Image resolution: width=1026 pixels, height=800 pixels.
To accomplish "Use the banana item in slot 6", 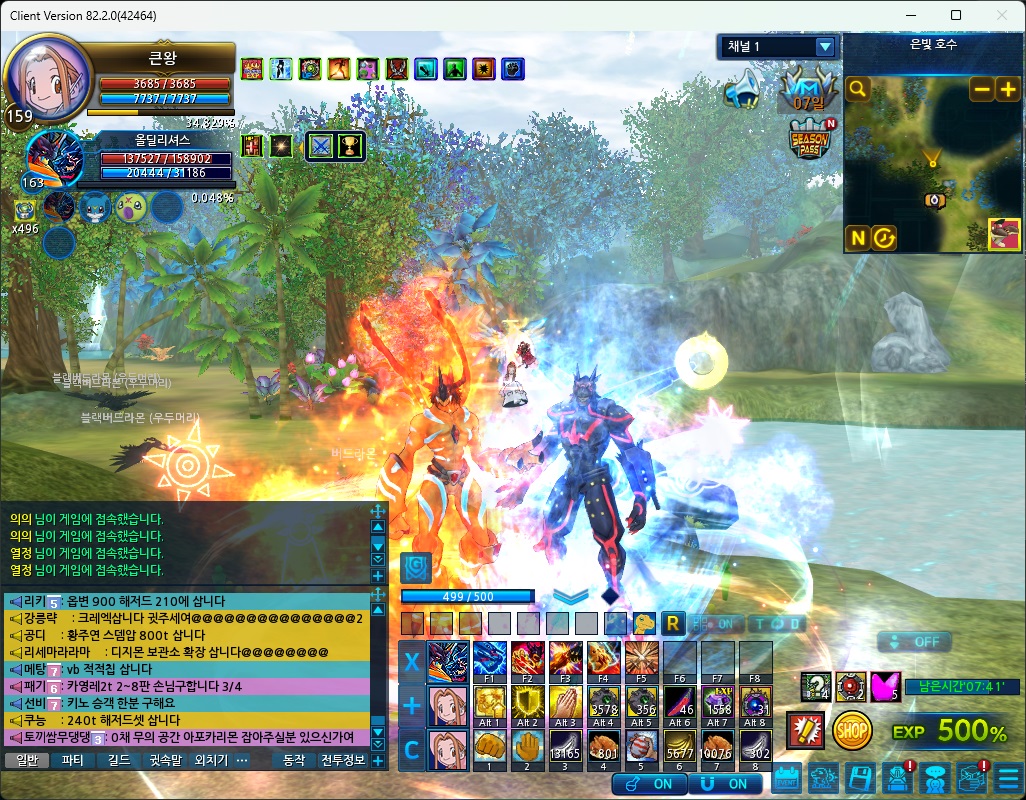I will click(681, 747).
